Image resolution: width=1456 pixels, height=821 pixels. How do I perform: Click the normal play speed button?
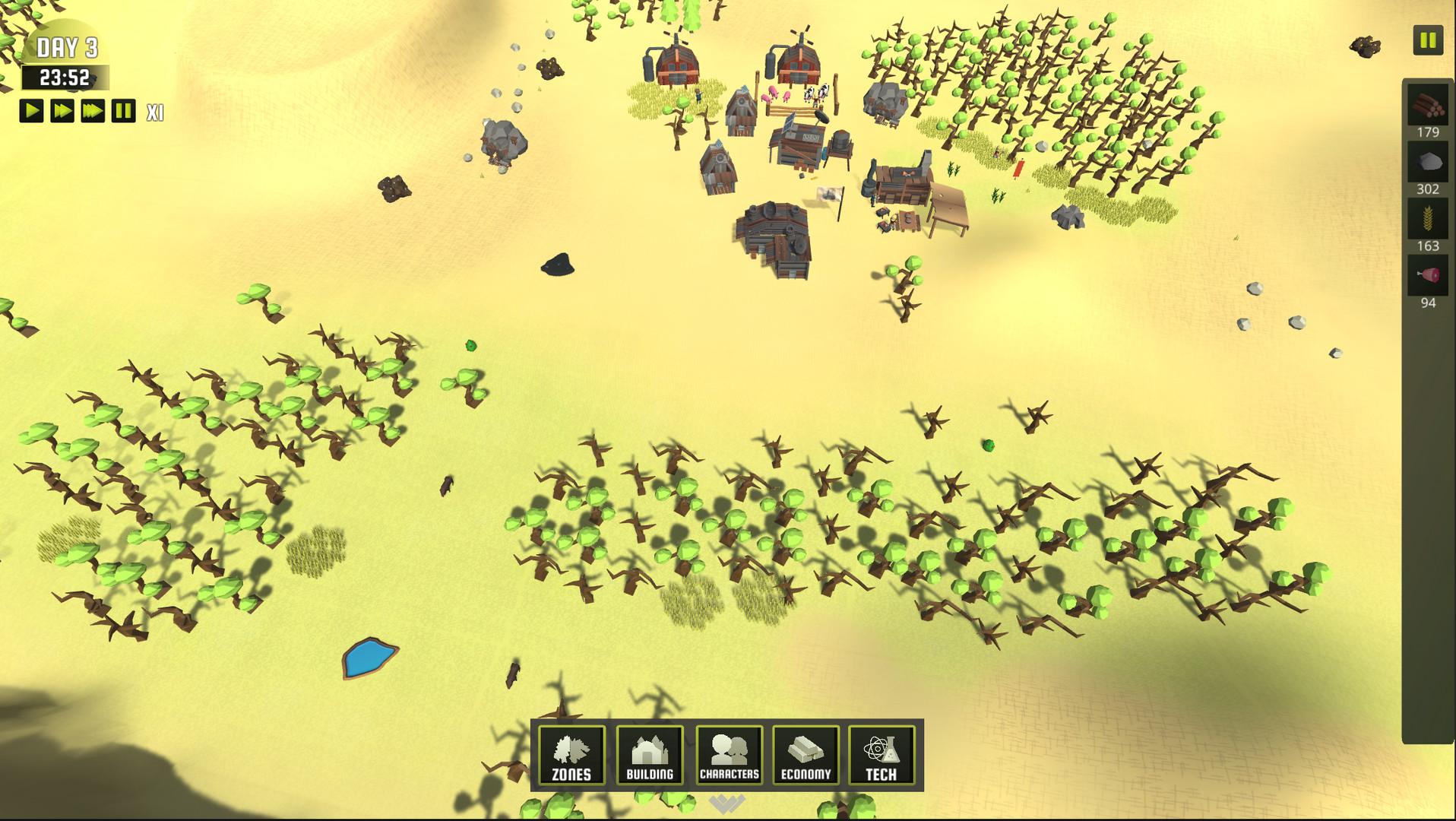click(31, 111)
